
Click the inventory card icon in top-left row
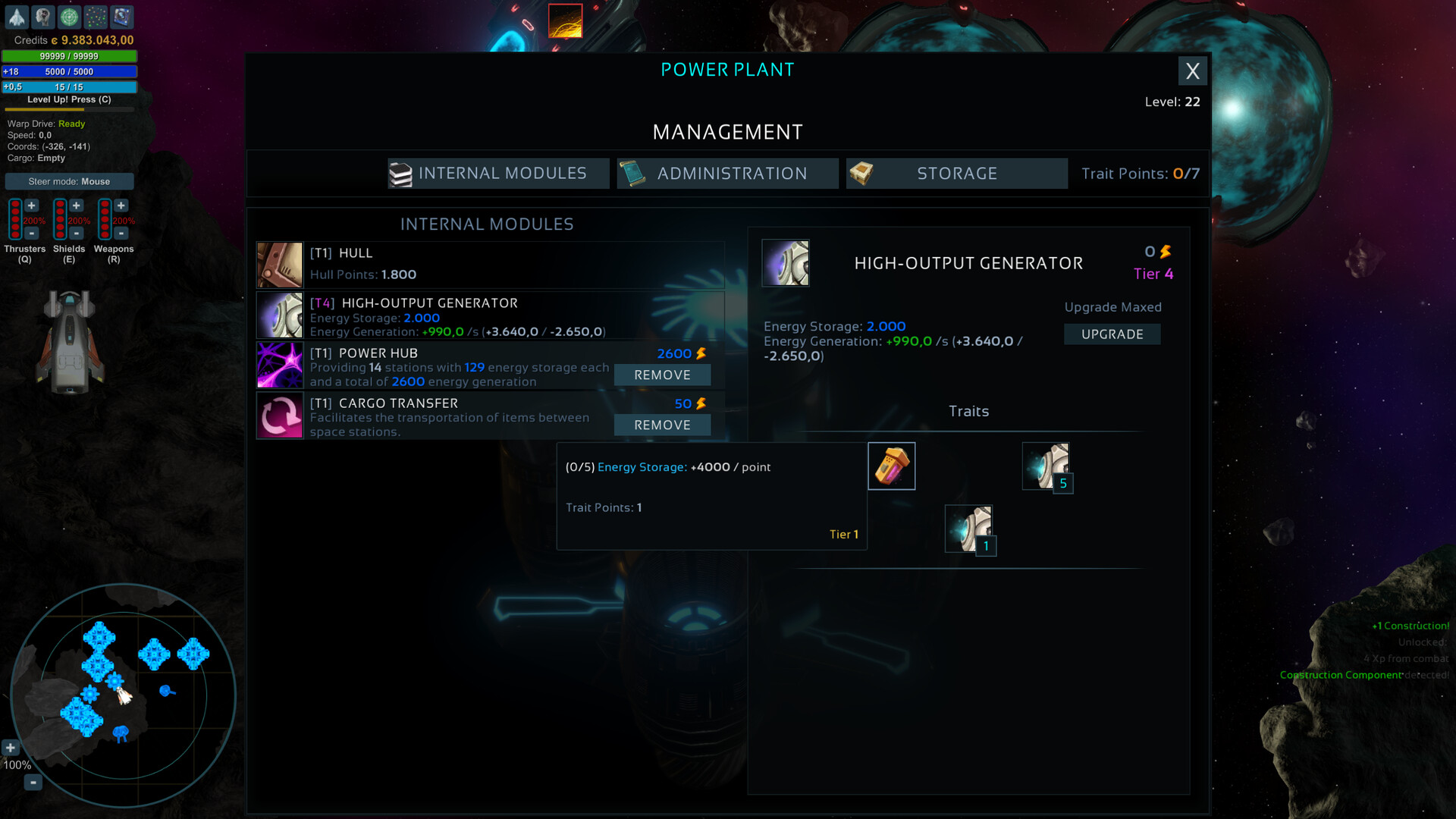tap(121, 16)
